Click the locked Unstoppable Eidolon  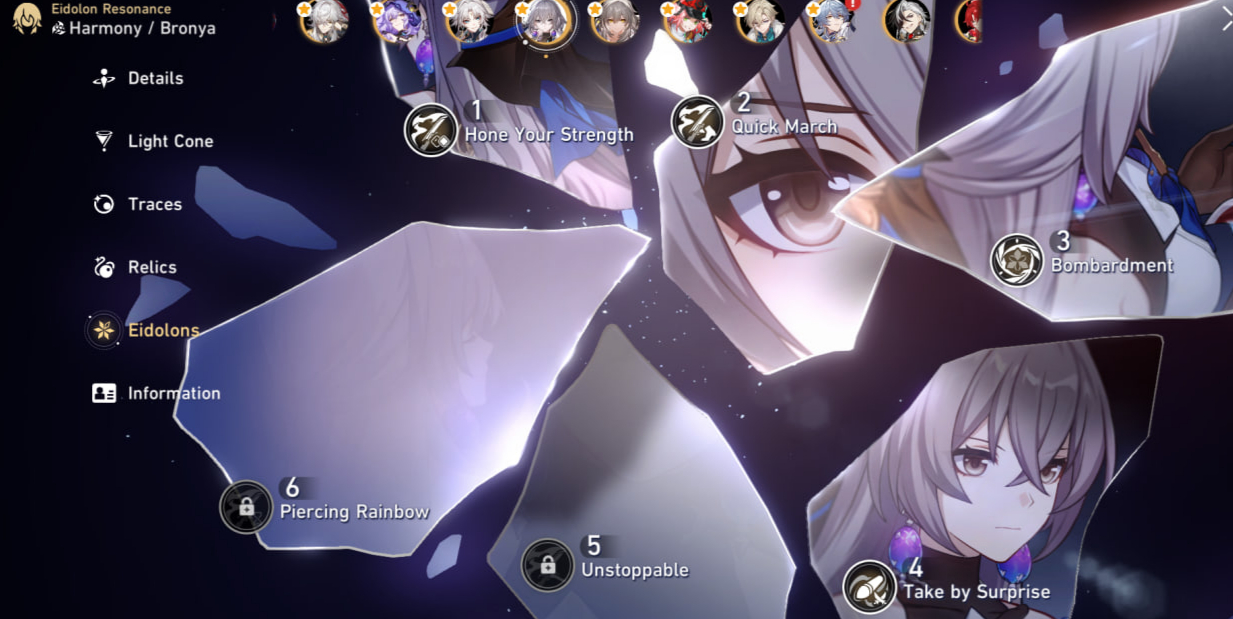point(548,565)
